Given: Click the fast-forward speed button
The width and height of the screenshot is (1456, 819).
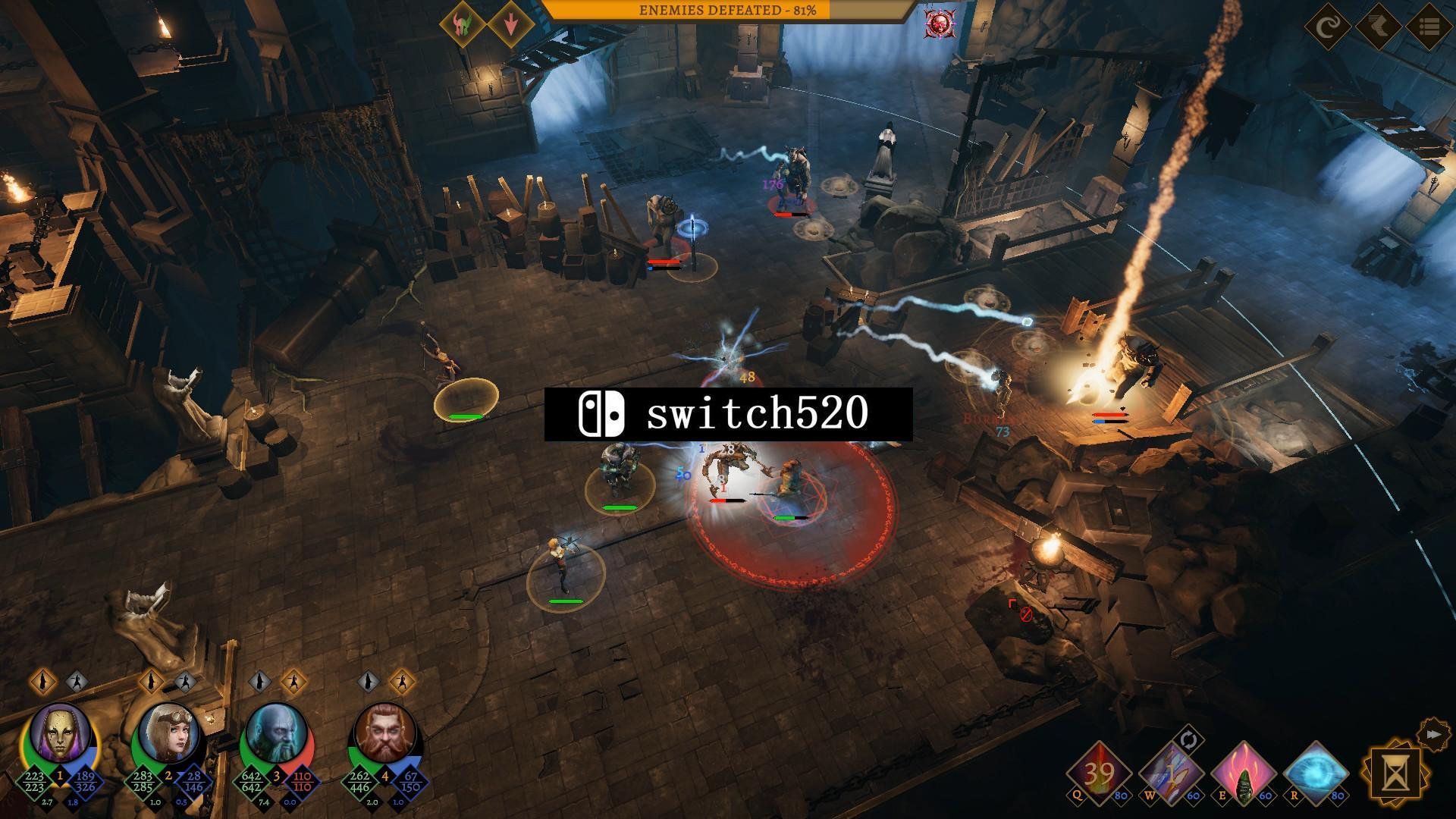Looking at the screenshot, I should tap(1432, 734).
